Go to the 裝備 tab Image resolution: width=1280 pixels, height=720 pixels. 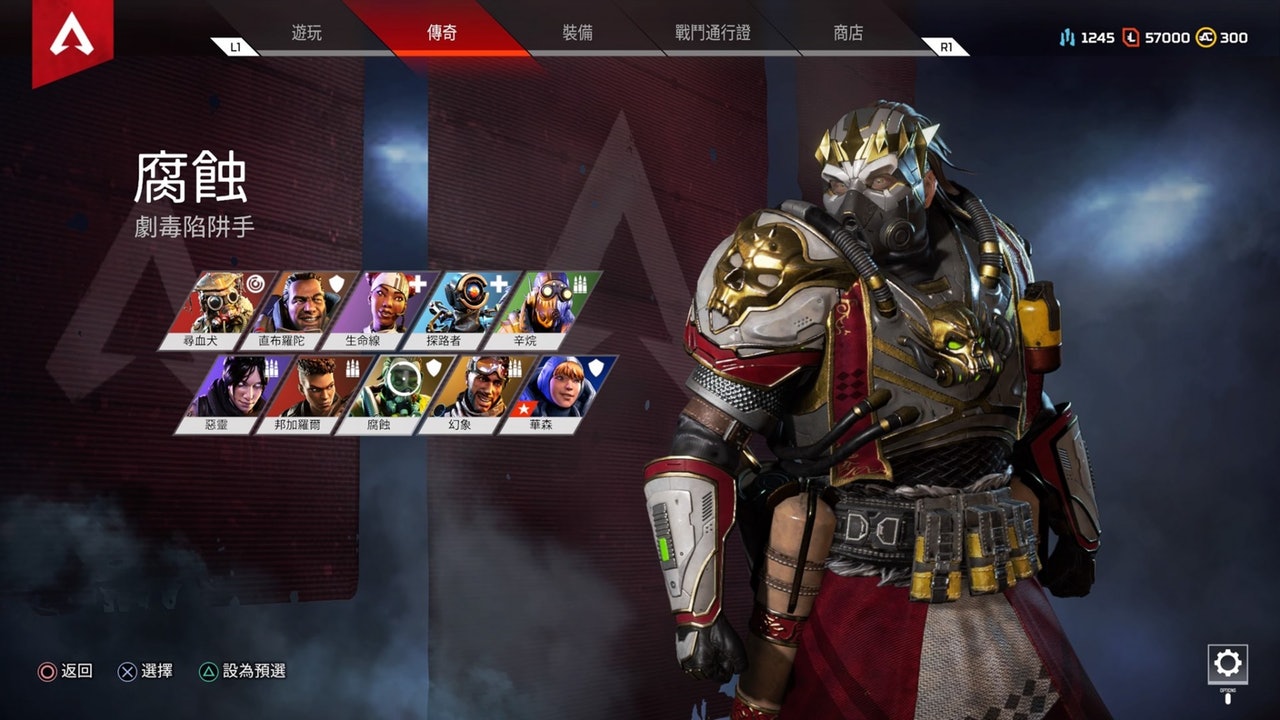578,33
